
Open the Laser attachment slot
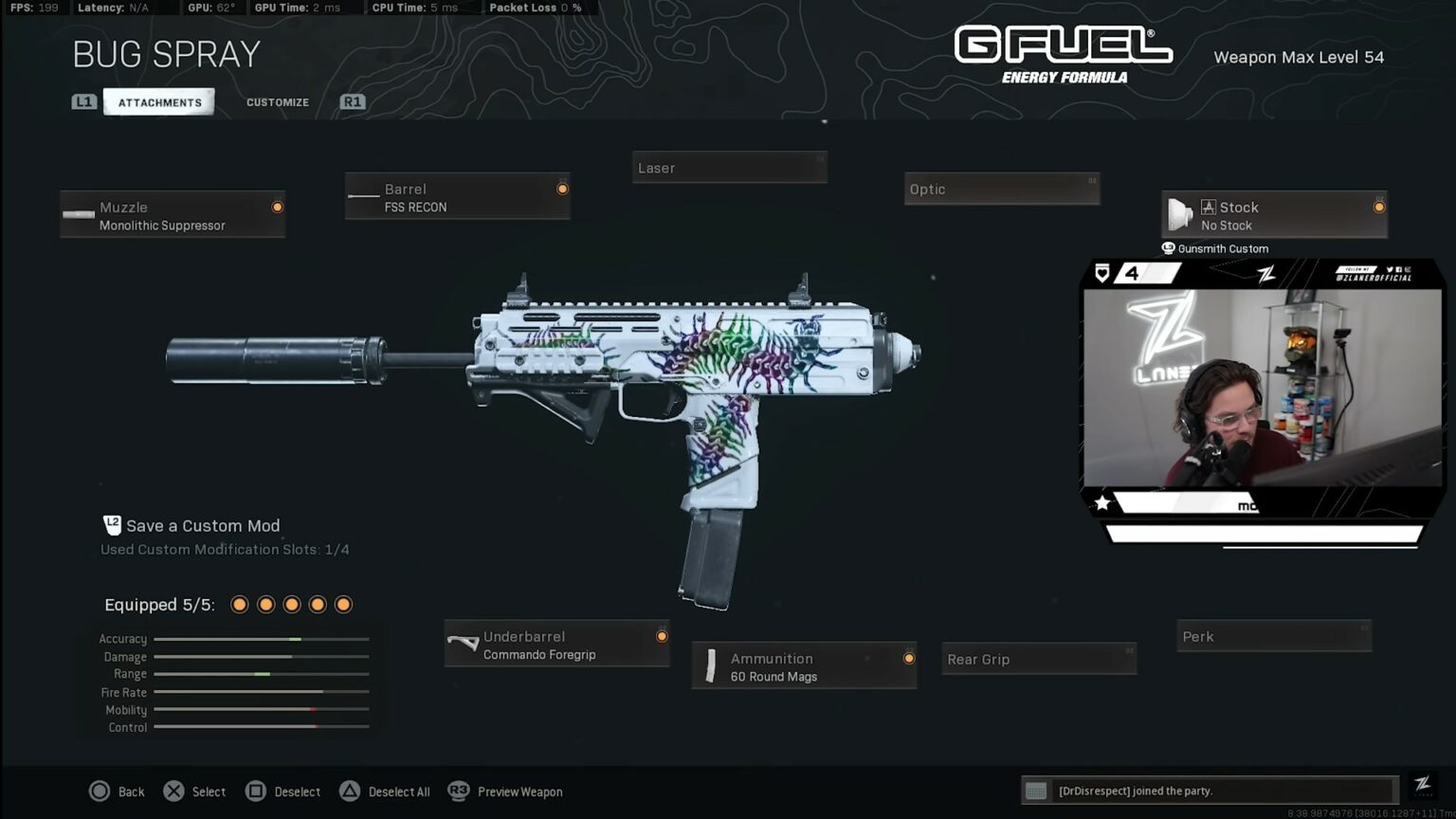729,167
